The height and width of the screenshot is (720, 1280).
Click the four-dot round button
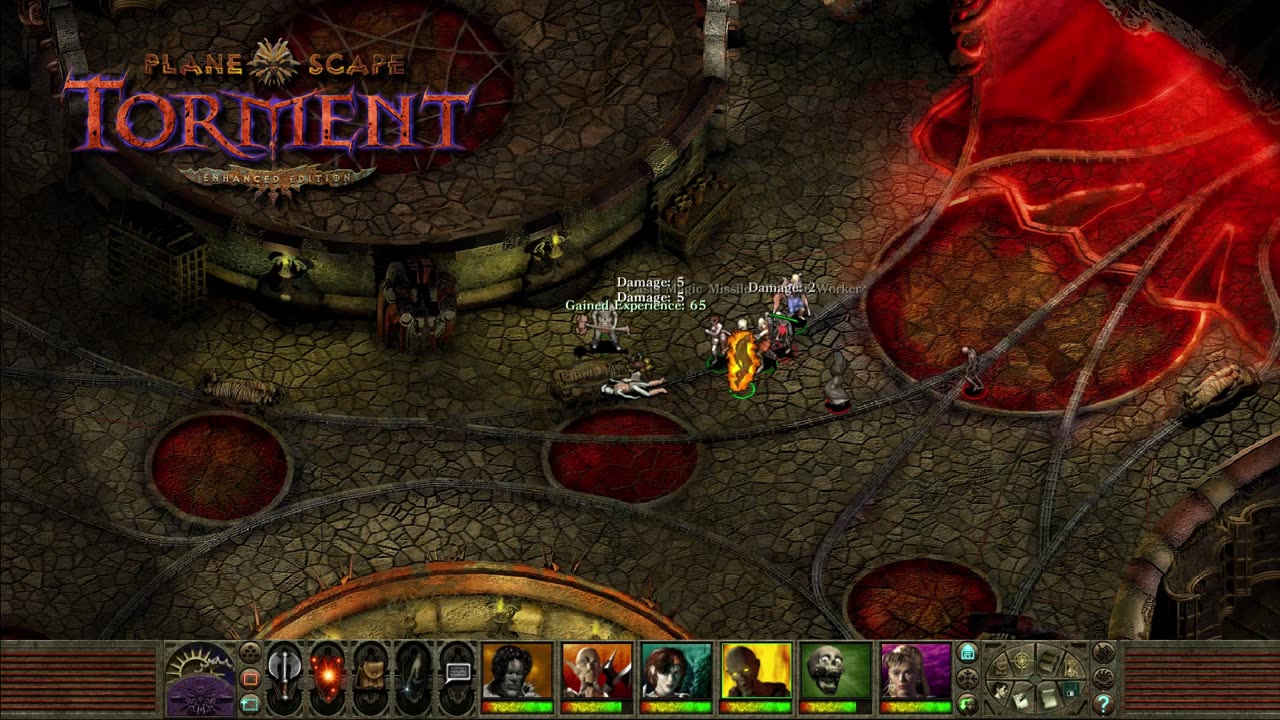250,654
